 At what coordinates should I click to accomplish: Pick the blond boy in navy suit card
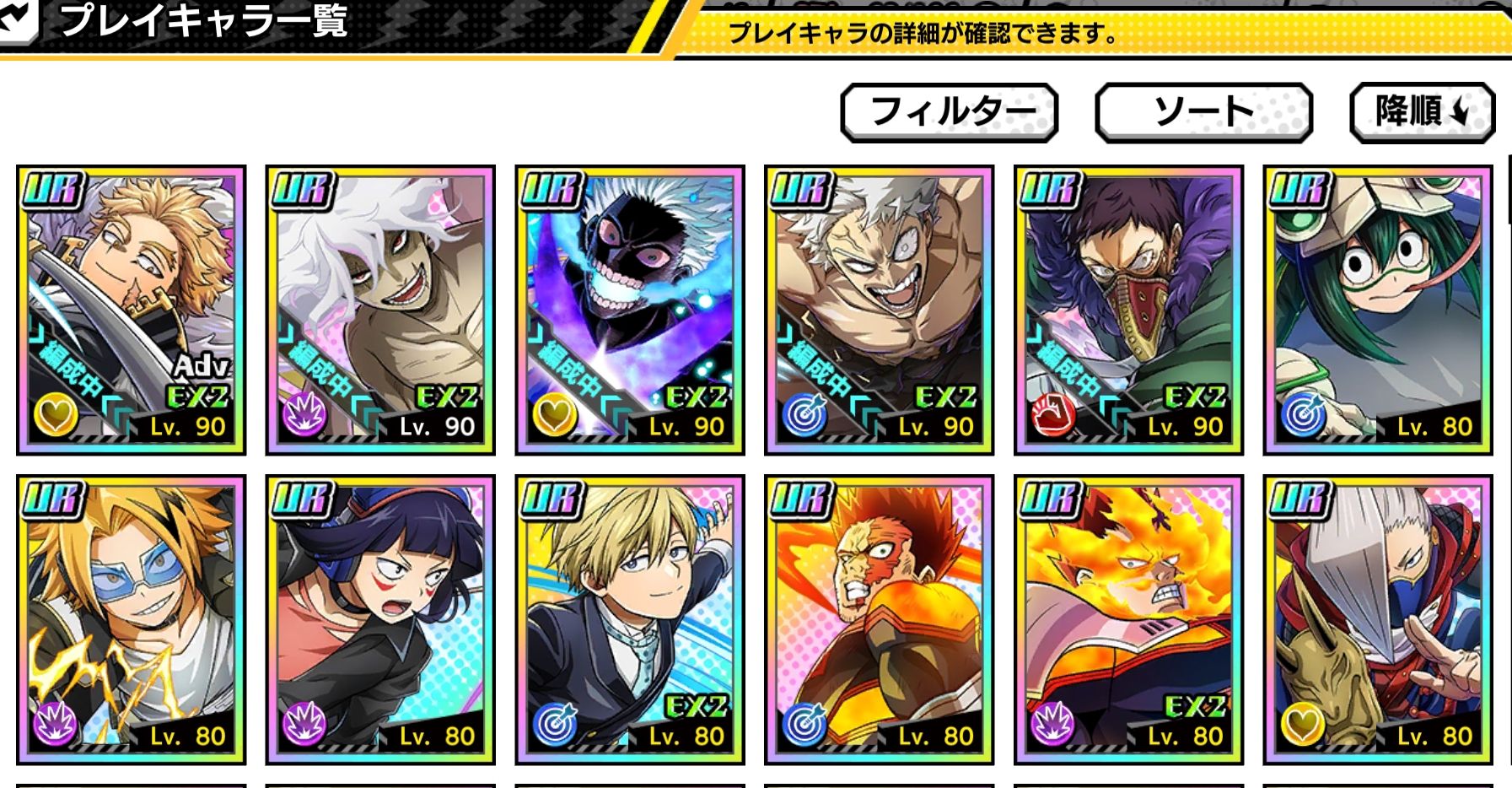[x=630, y=619]
